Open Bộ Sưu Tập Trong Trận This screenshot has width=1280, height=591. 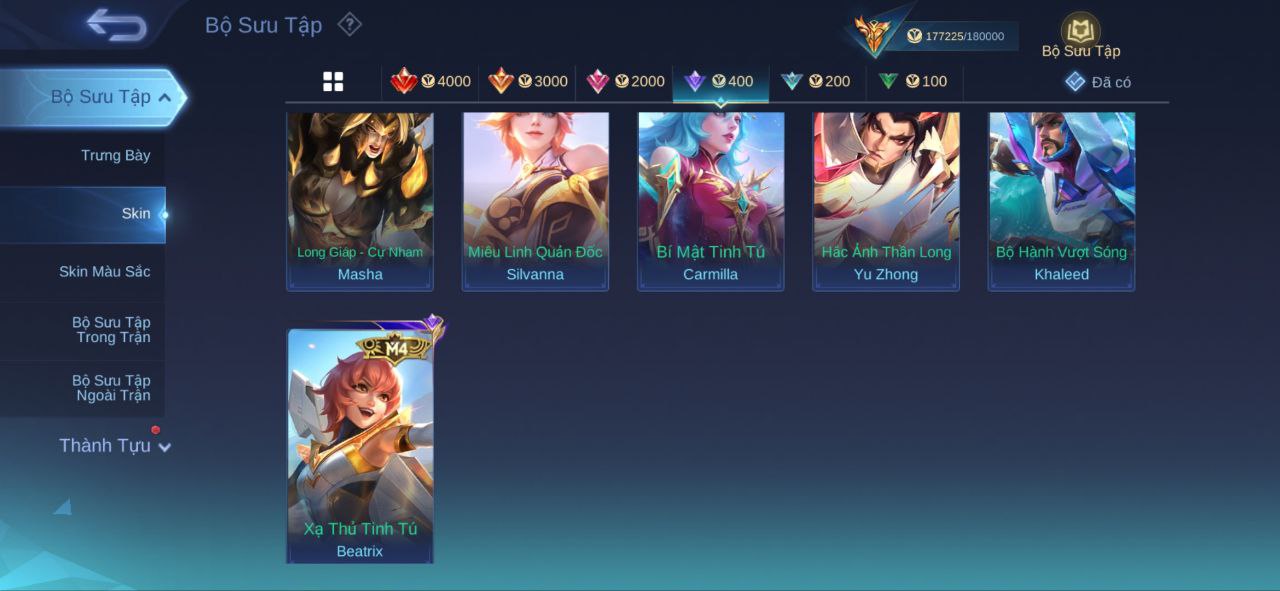coord(111,329)
